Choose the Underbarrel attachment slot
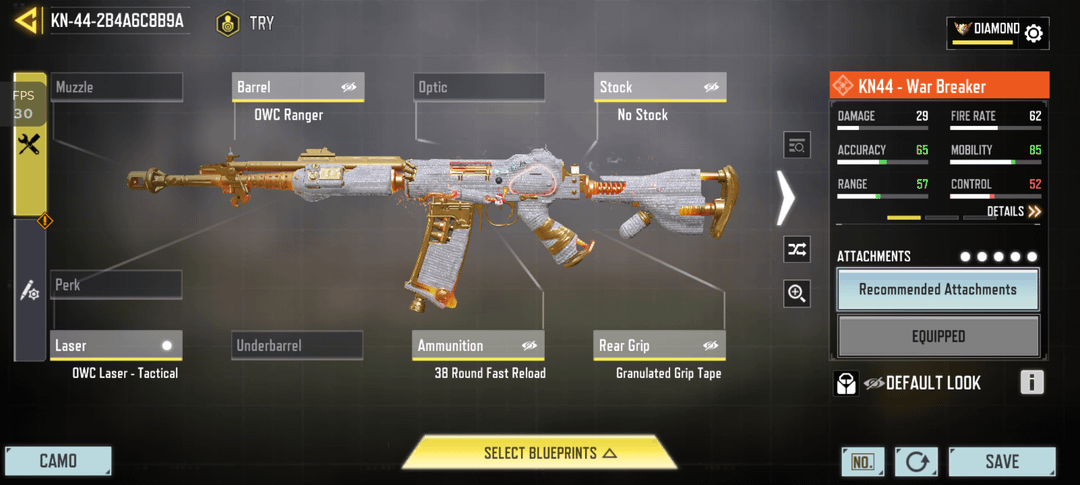 (297, 346)
